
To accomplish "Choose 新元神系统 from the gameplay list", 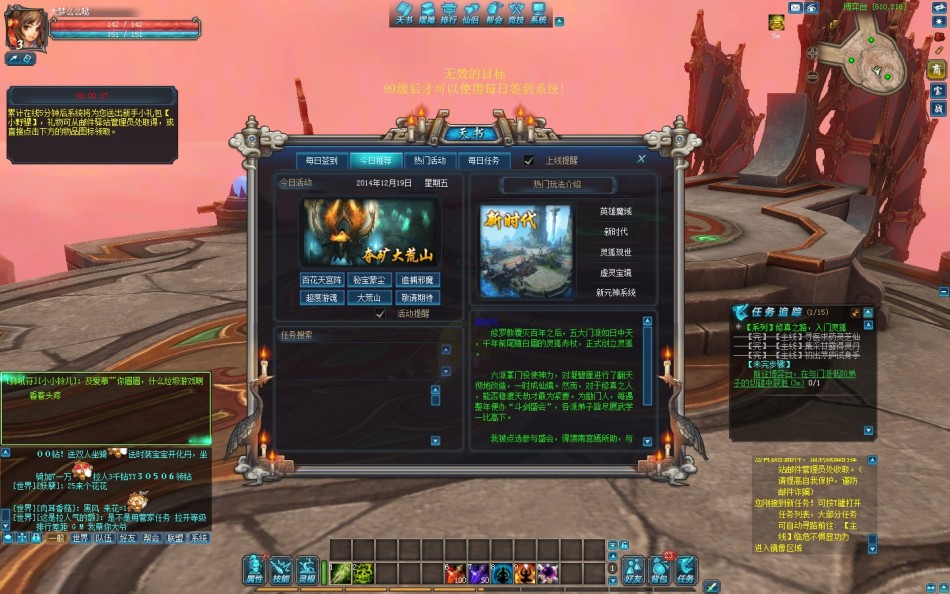I will (615, 293).
